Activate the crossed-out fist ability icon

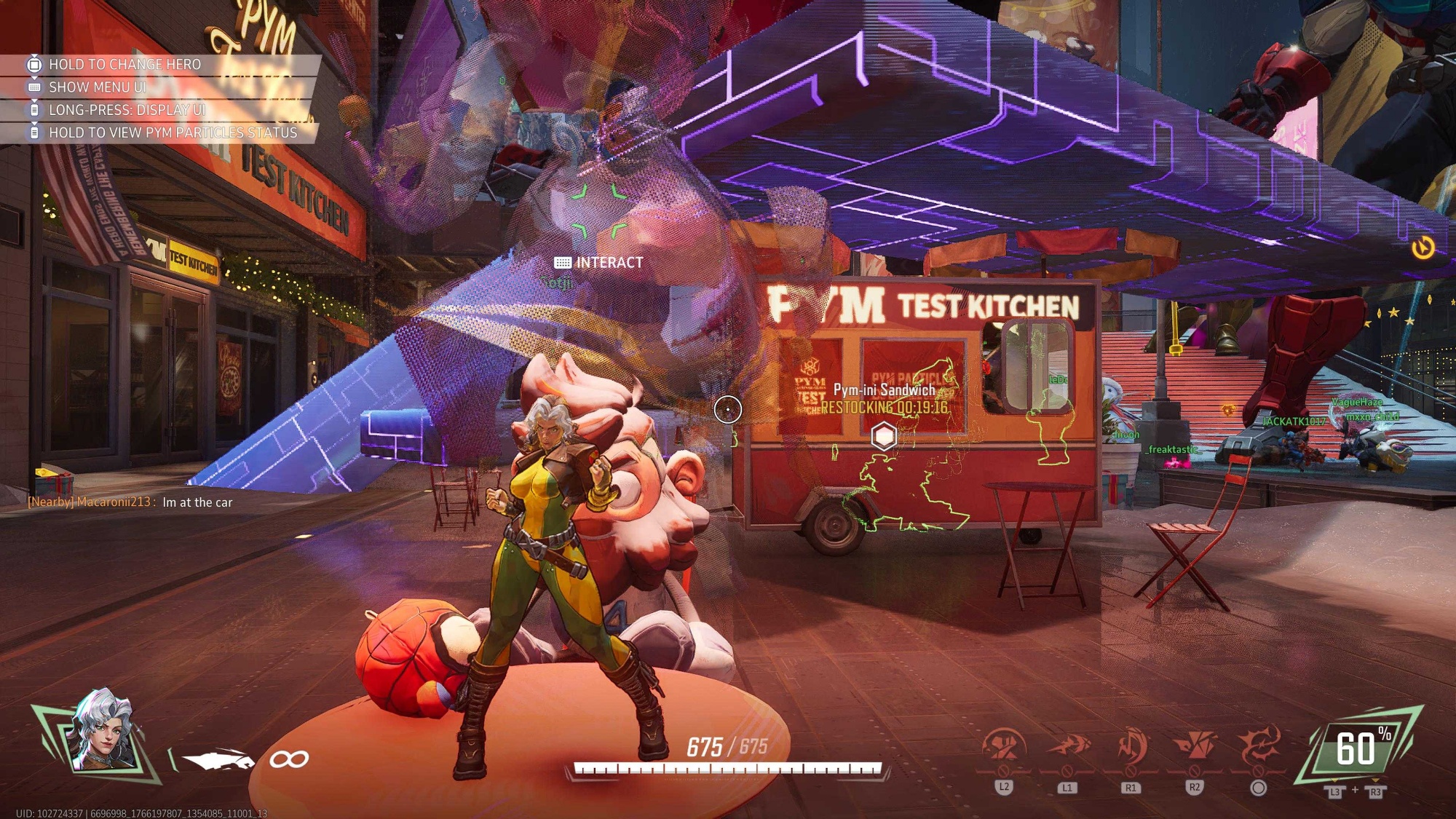(x=1004, y=747)
